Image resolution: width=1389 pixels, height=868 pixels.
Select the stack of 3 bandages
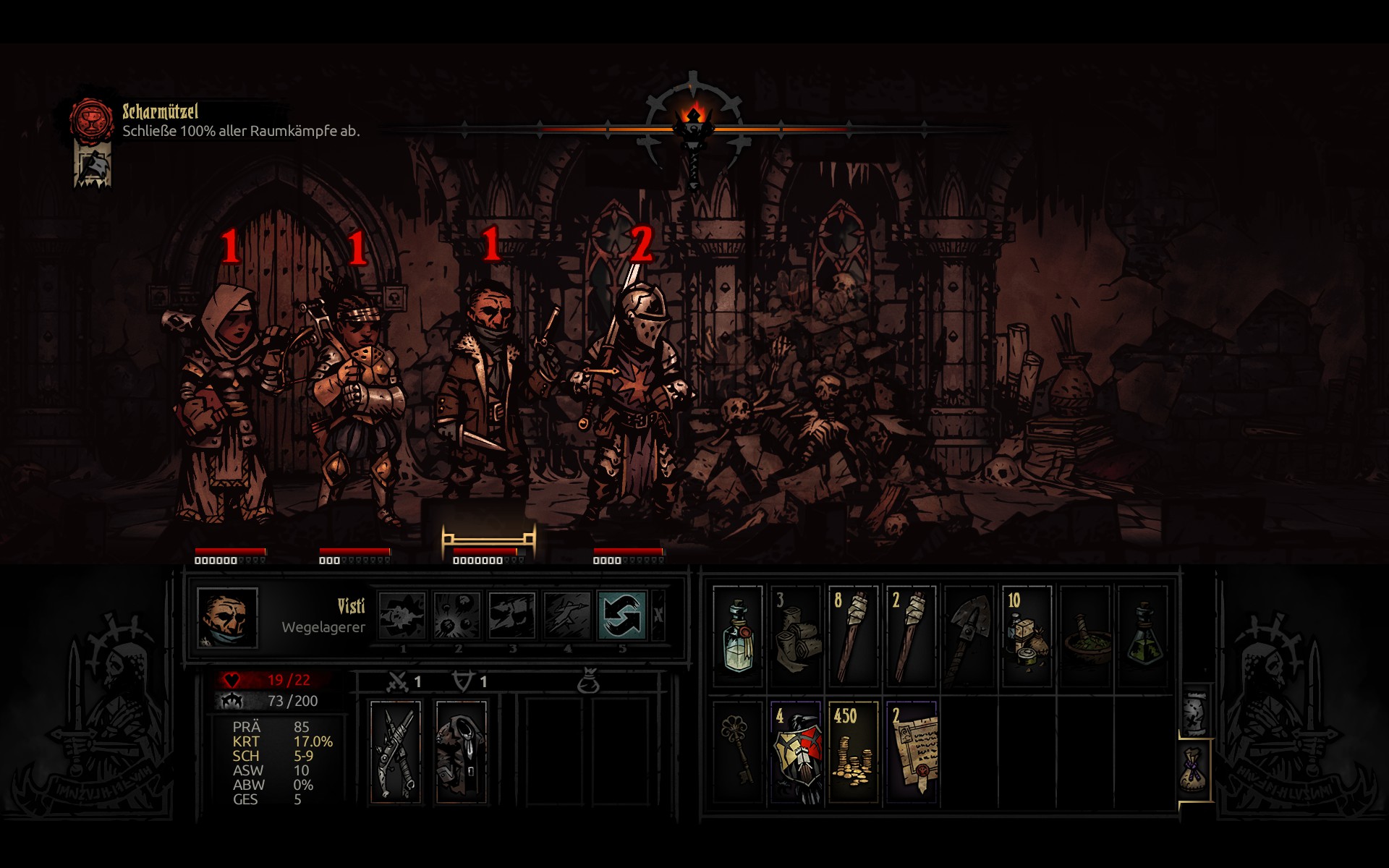pos(796,636)
